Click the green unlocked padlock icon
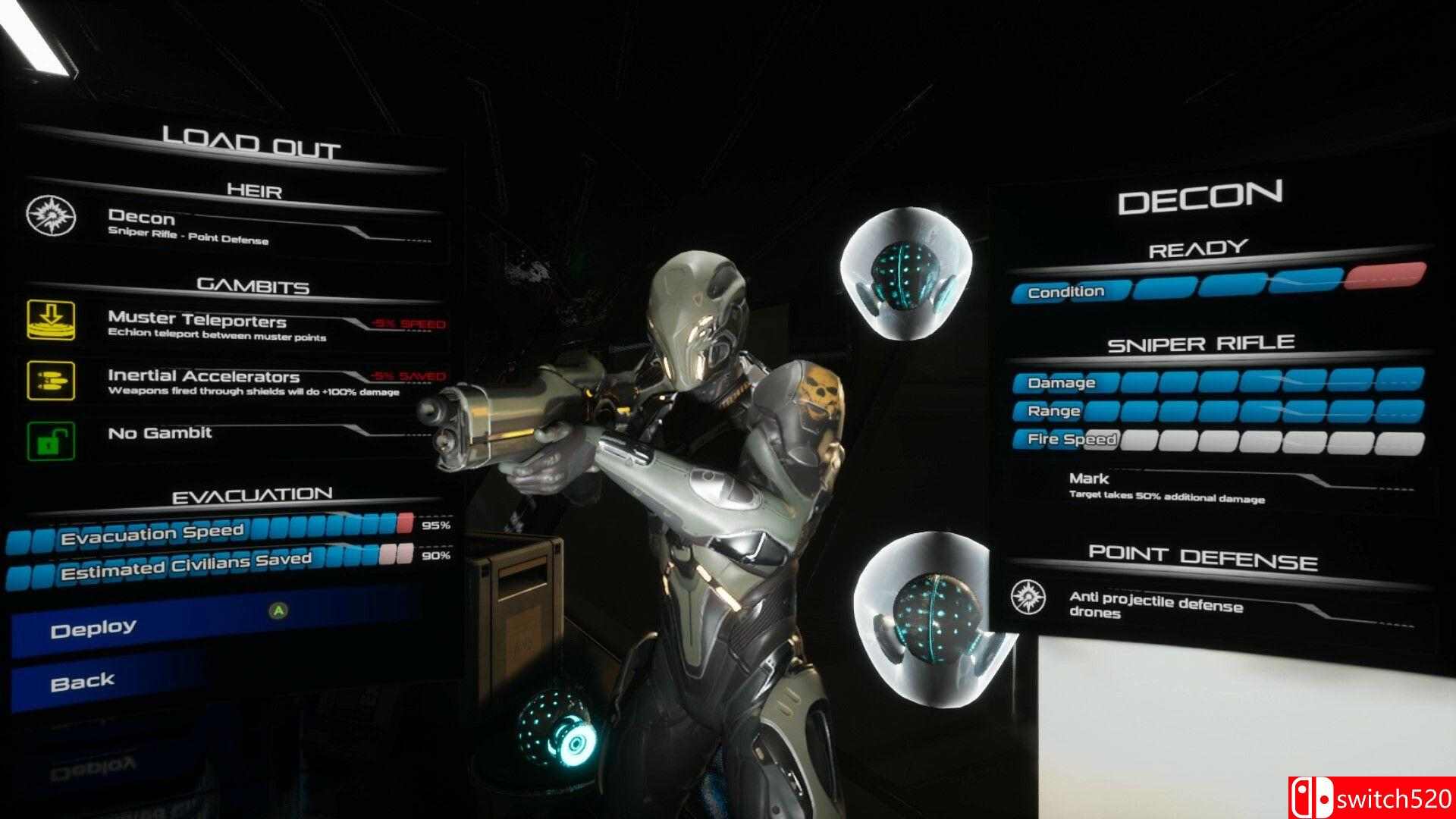 pos(51,441)
